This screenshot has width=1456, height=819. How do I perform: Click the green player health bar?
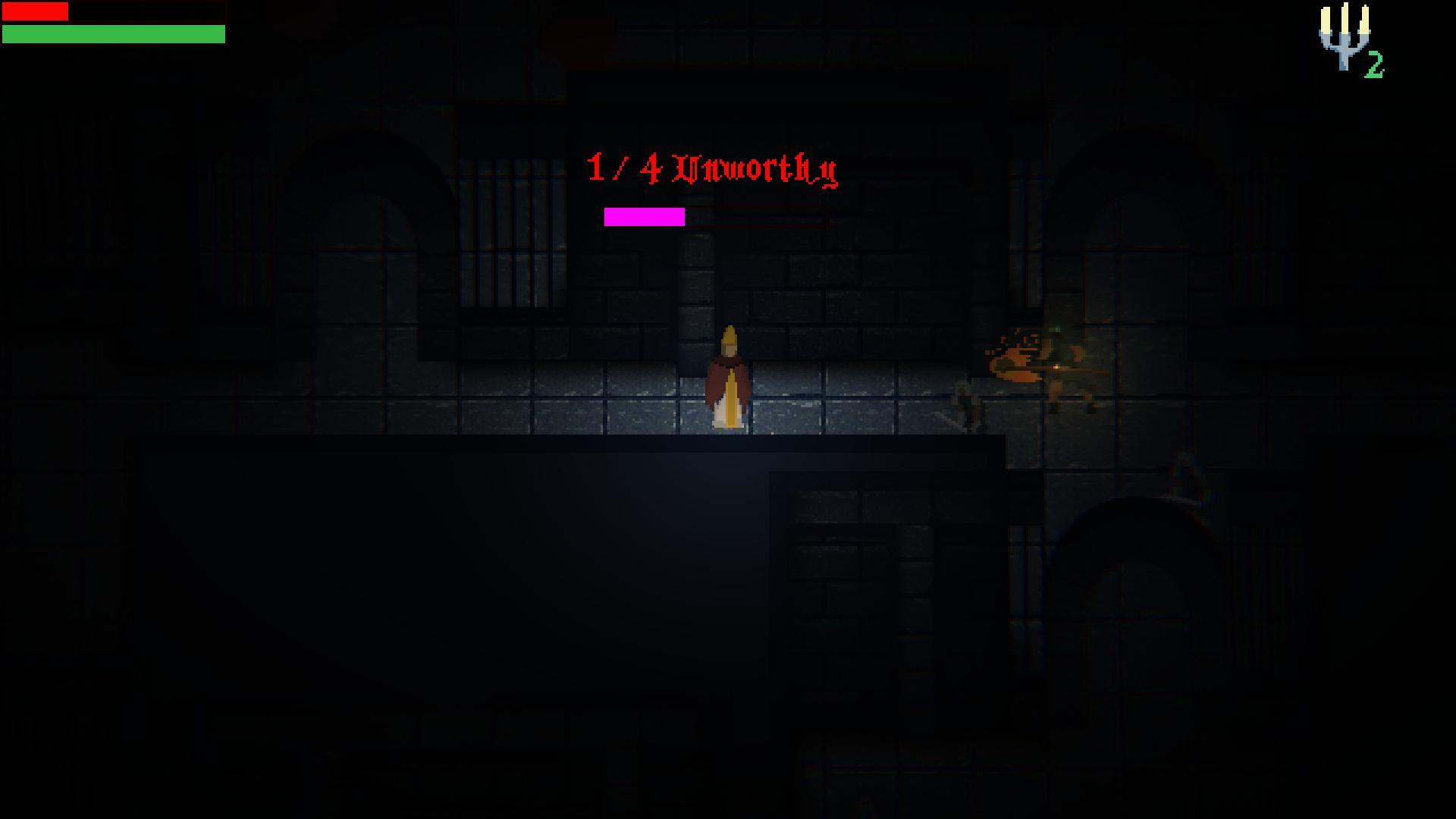click(x=114, y=34)
